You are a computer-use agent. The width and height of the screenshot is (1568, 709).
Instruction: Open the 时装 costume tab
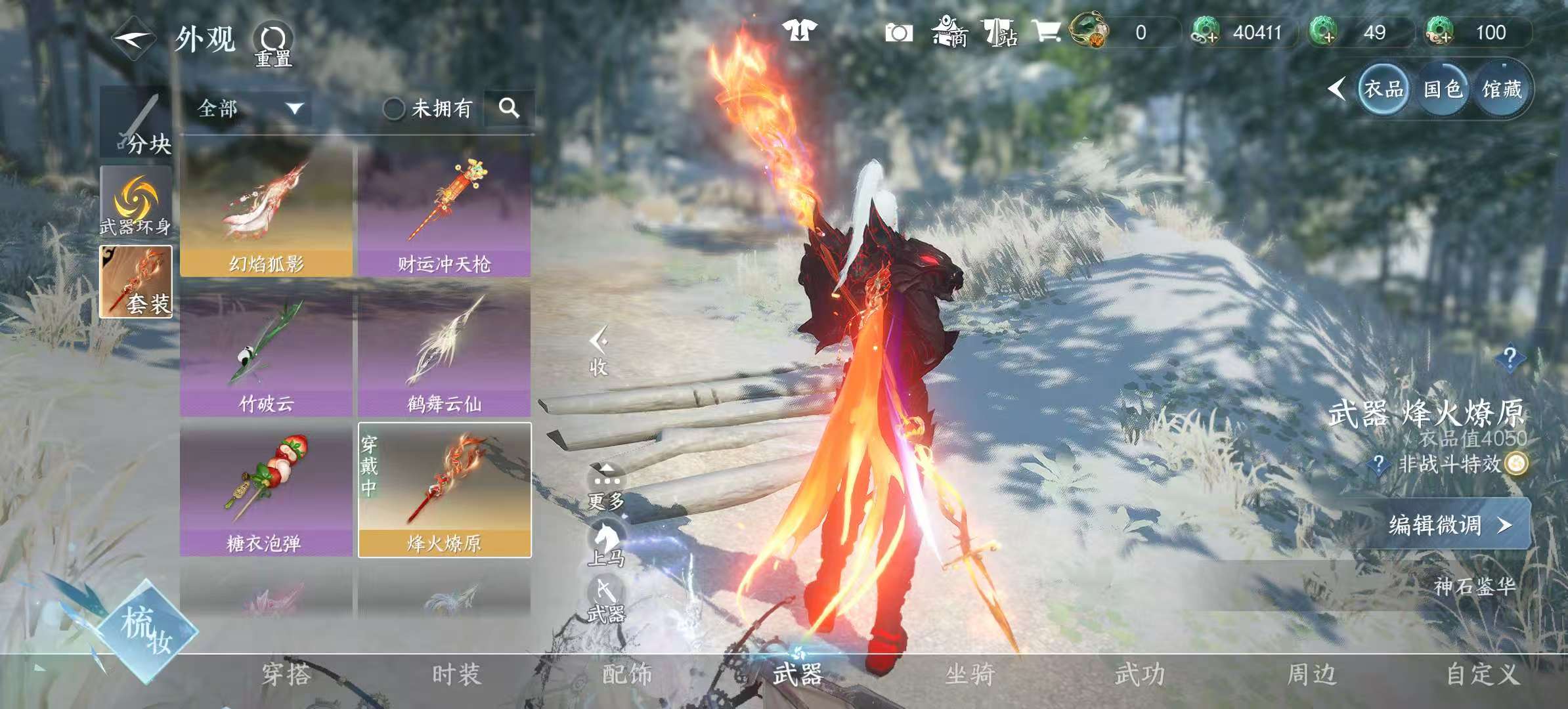(457, 674)
